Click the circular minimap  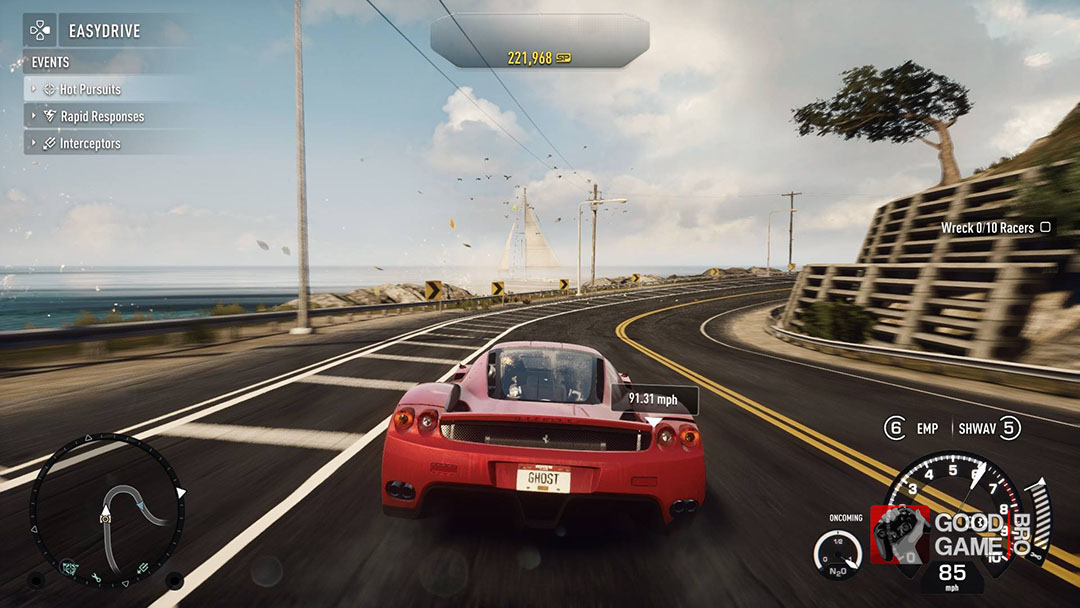pos(107,510)
